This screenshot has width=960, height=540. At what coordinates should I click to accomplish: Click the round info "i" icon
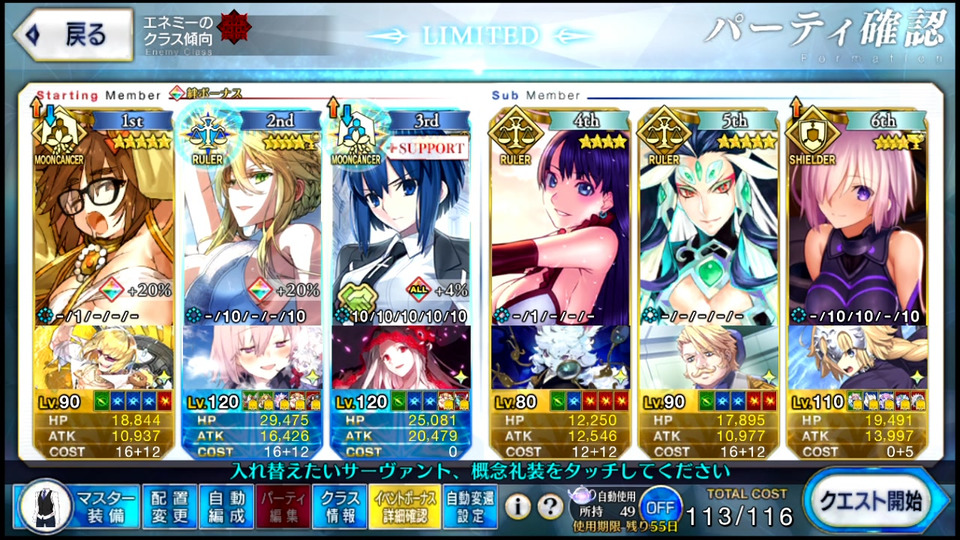point(517,506)
